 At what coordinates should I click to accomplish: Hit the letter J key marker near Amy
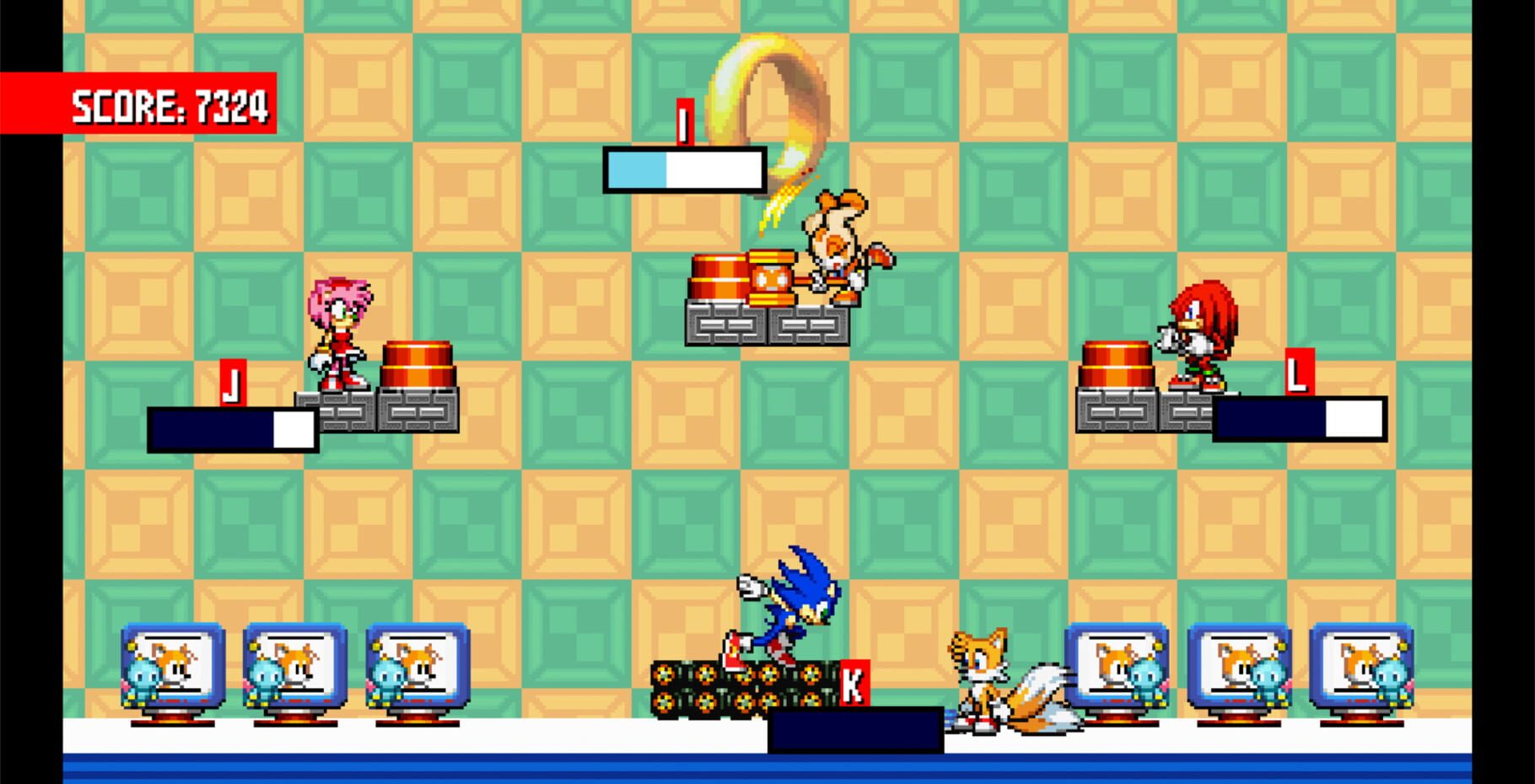[234, 384]
